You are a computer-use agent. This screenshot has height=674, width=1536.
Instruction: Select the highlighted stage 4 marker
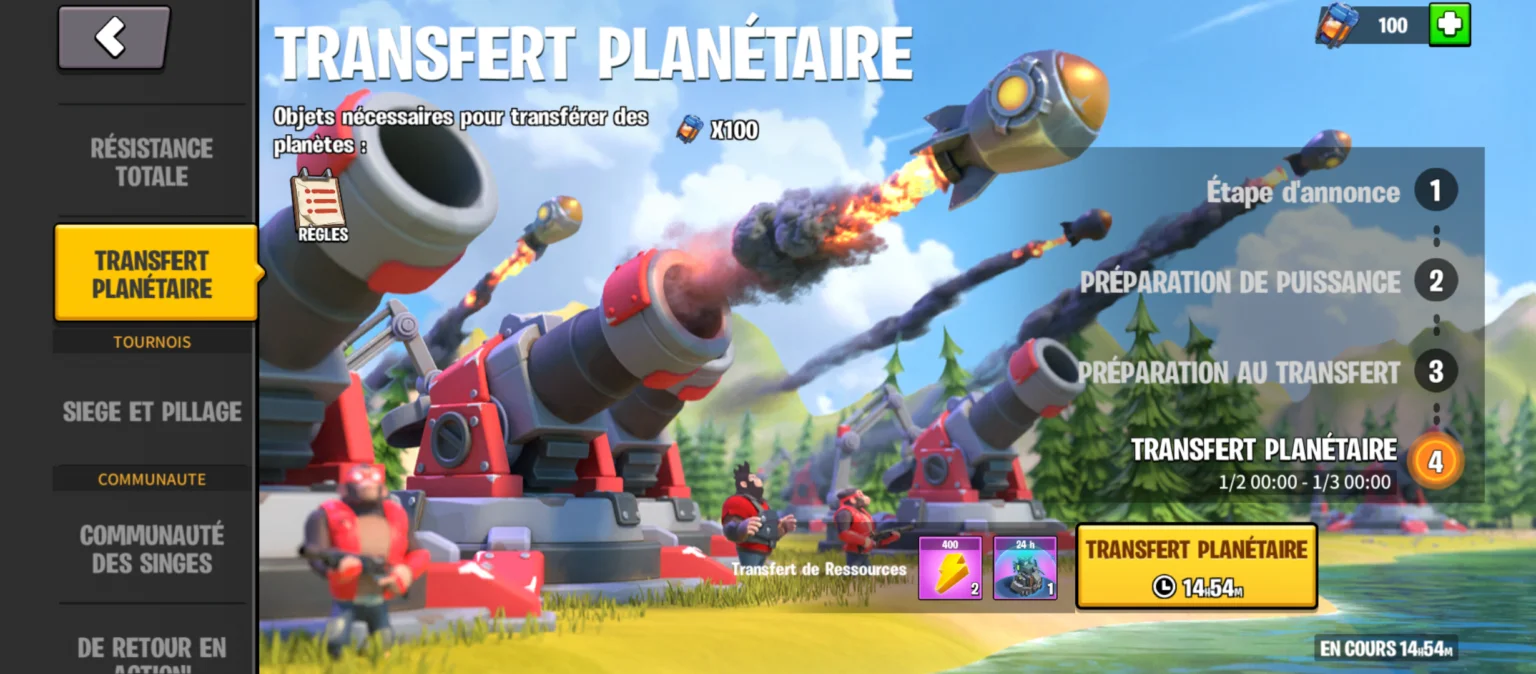pyautogui.click(x=1435, y=462)
